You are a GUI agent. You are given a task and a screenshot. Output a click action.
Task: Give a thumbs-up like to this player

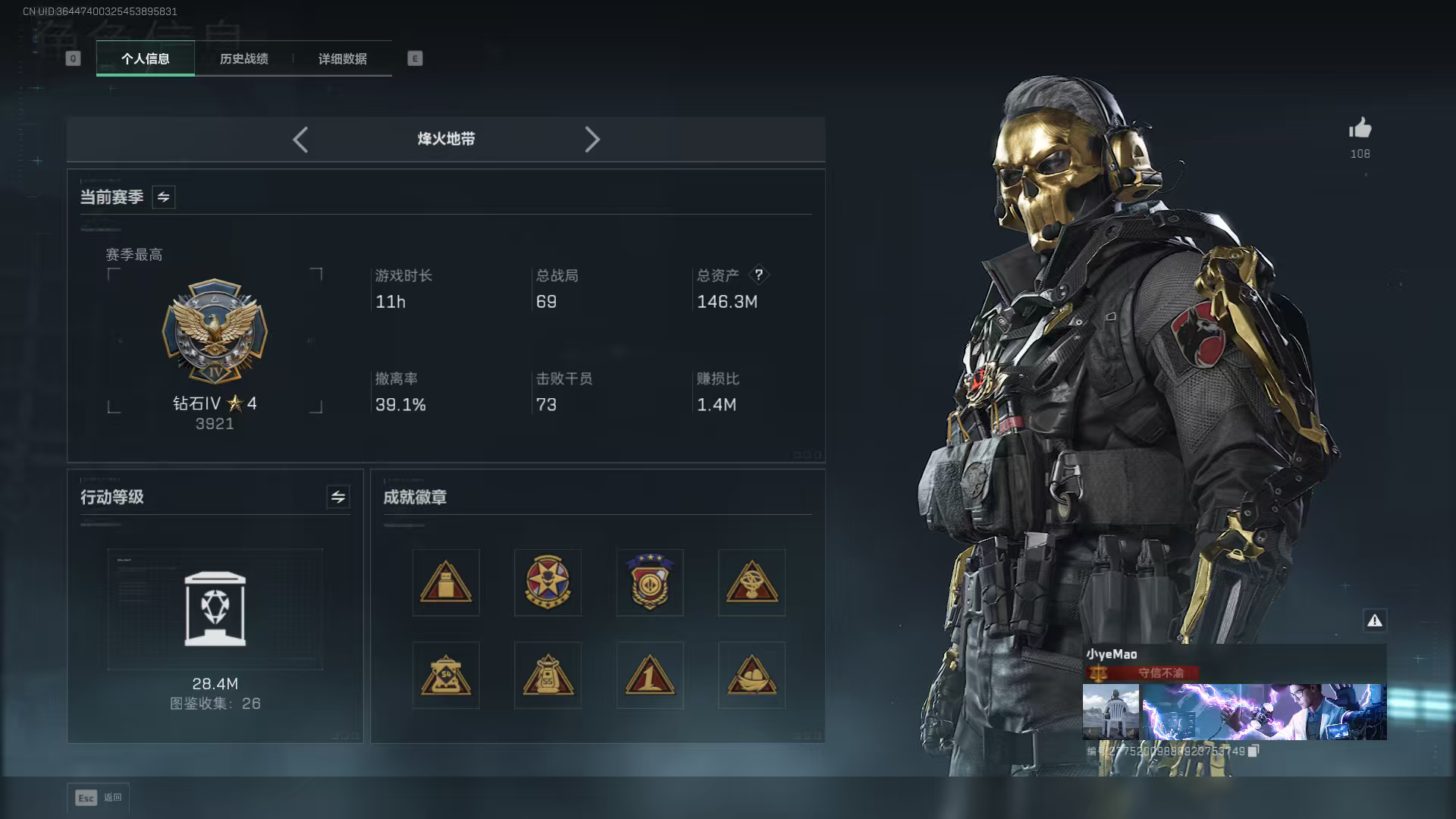coord(1360,128)
